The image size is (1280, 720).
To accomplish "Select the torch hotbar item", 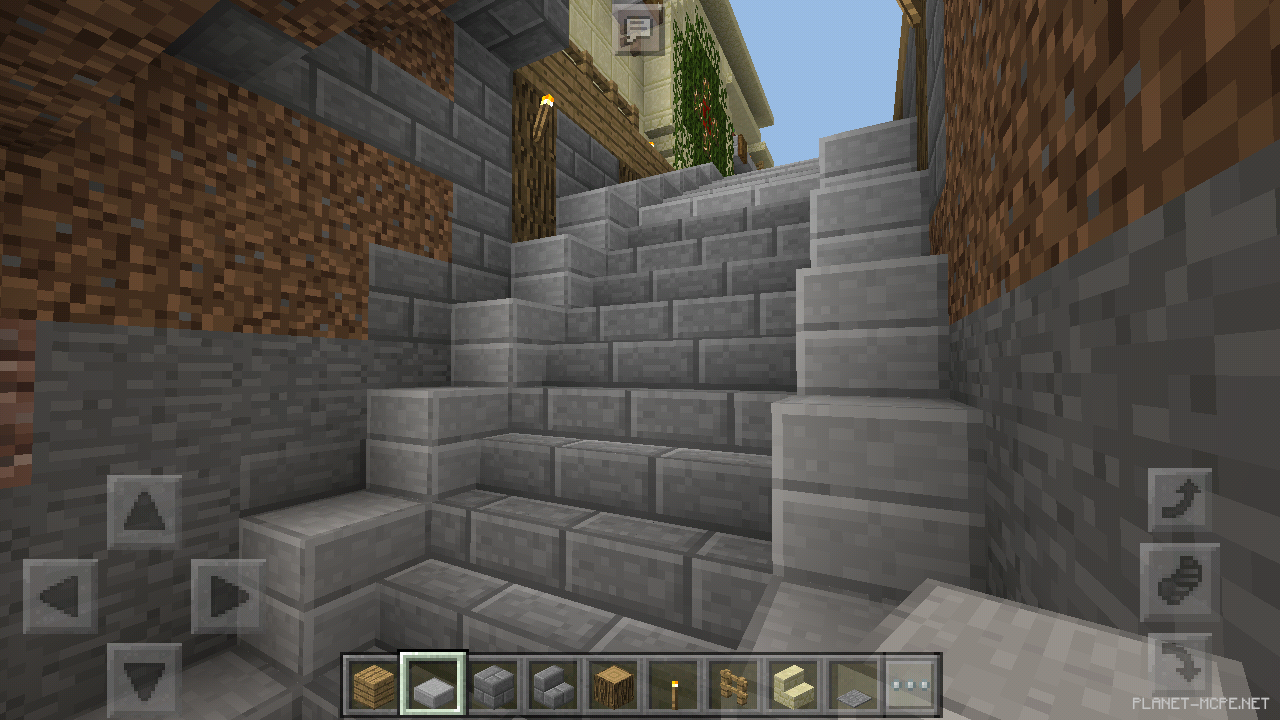I will [x=671, y=682].
